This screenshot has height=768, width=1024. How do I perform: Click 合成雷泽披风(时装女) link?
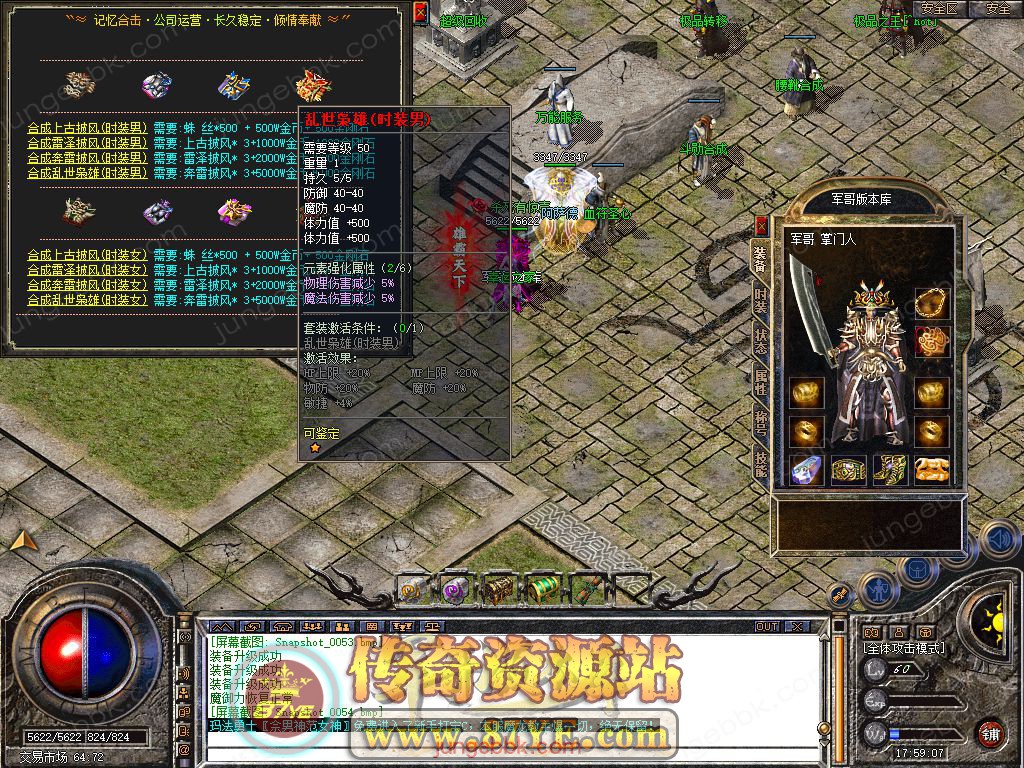pyautogui.click(x=87, y=270)
